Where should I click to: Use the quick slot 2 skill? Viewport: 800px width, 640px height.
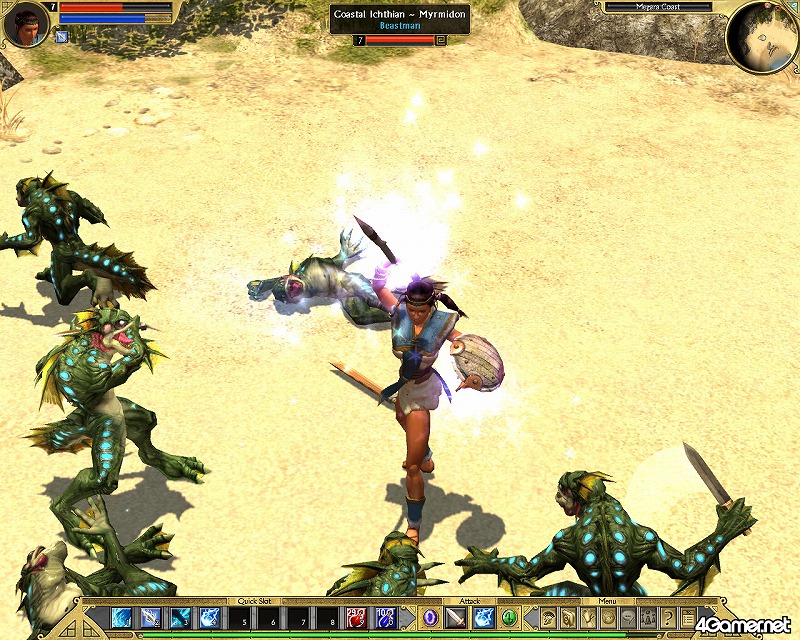[151, 618]
